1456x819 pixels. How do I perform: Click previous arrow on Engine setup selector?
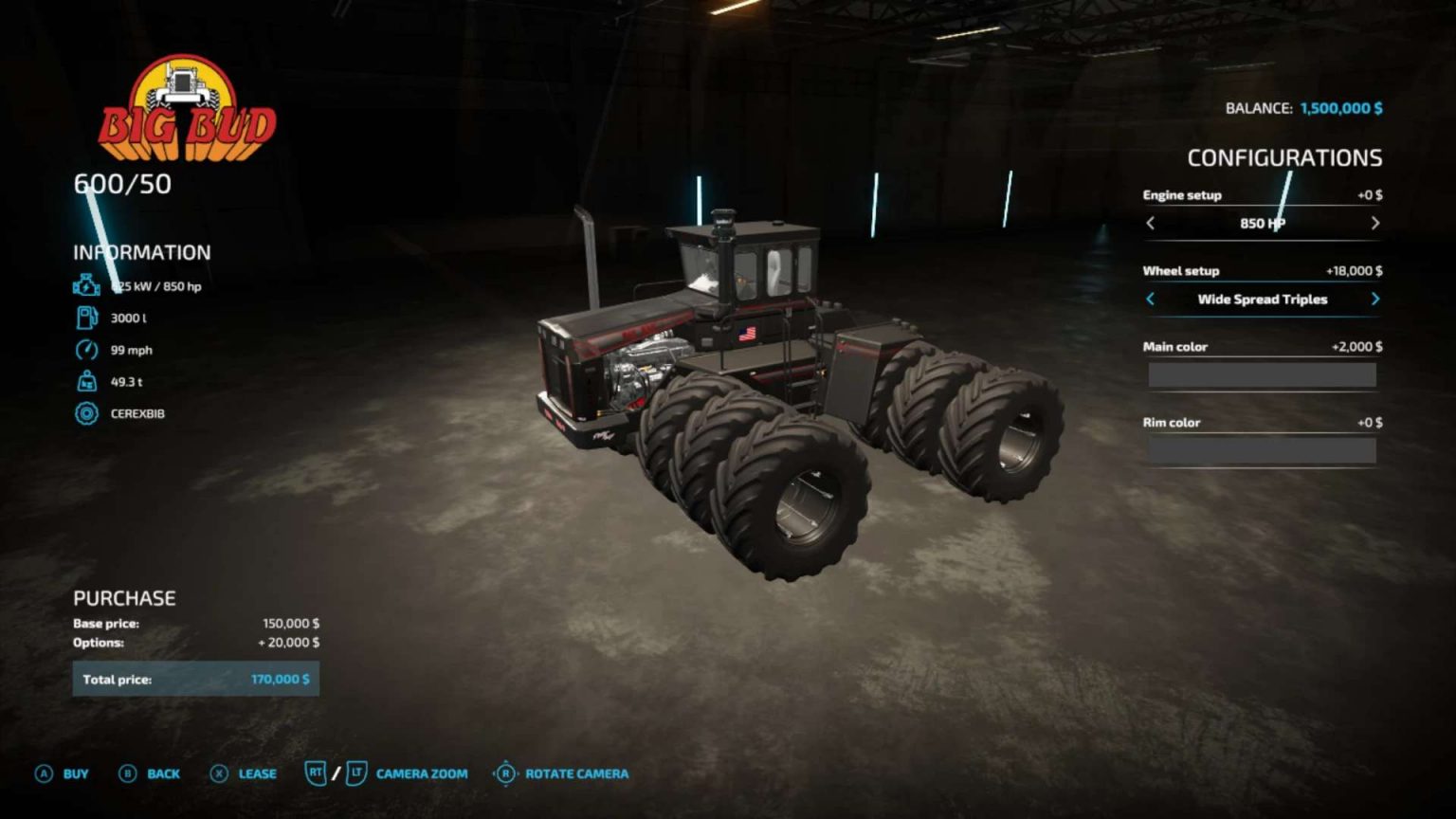pos(1150,224)
